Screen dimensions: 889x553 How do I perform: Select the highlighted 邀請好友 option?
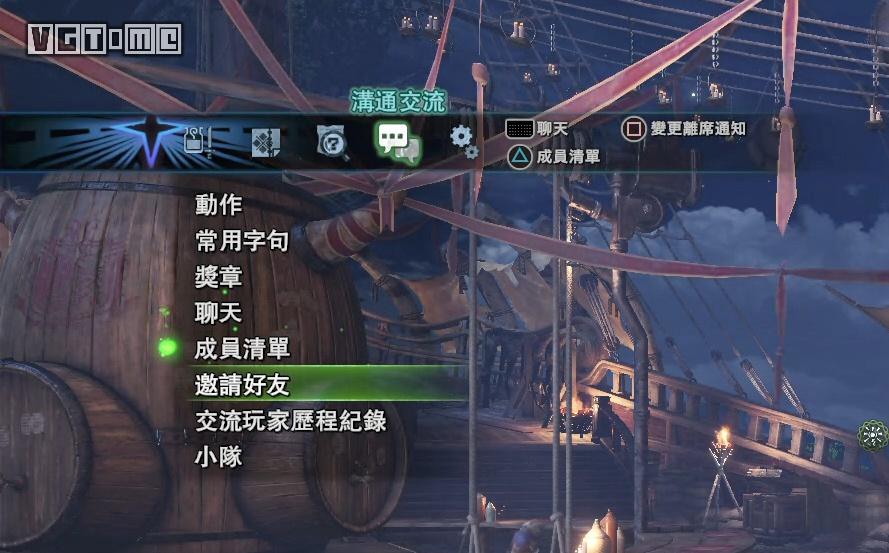(x=243, y=384)
